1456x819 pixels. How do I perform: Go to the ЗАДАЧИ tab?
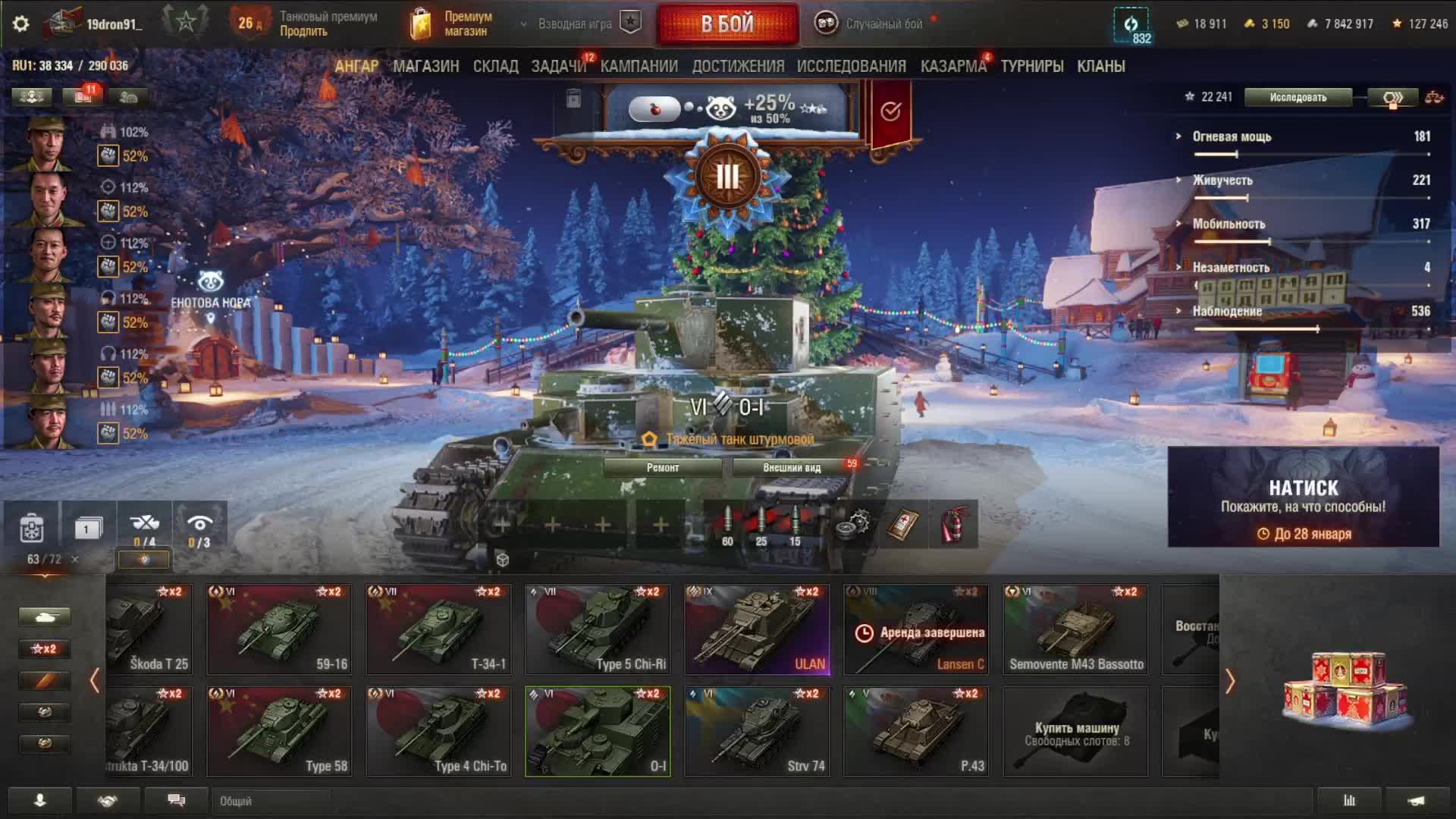[x=559, y=67]
